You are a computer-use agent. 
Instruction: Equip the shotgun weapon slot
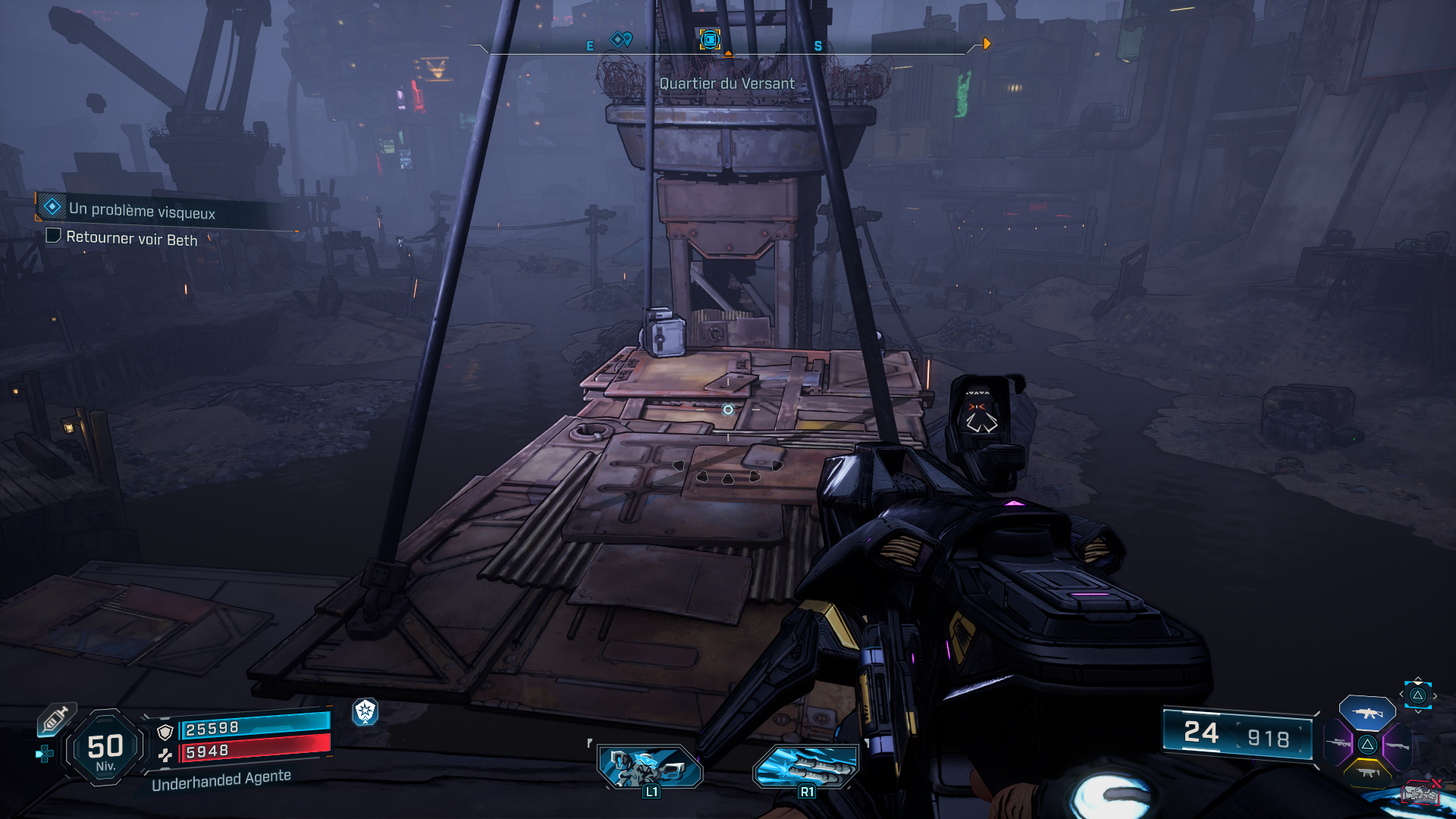coord(1397,745)
